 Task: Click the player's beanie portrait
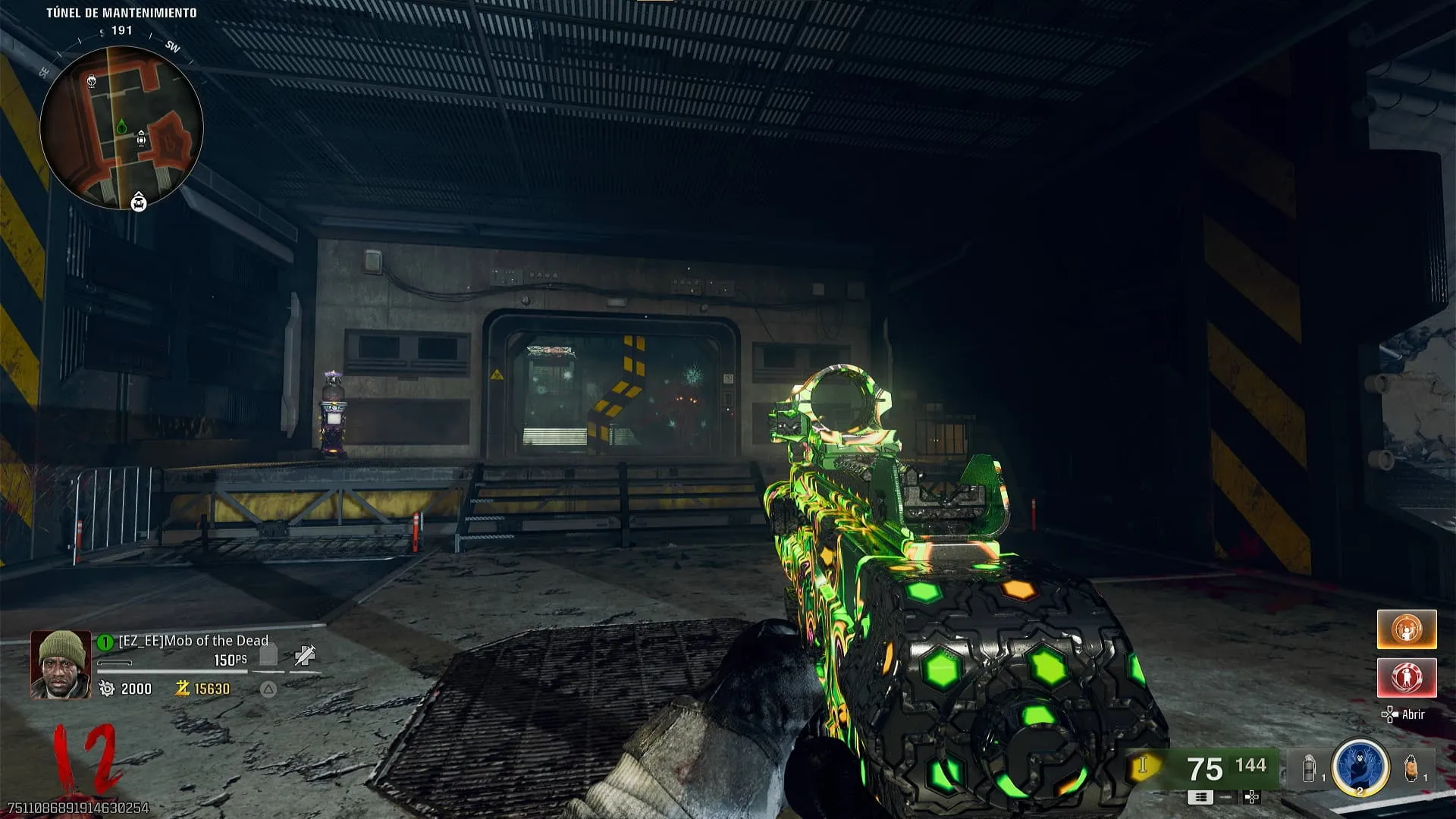[x=61, y=664]
